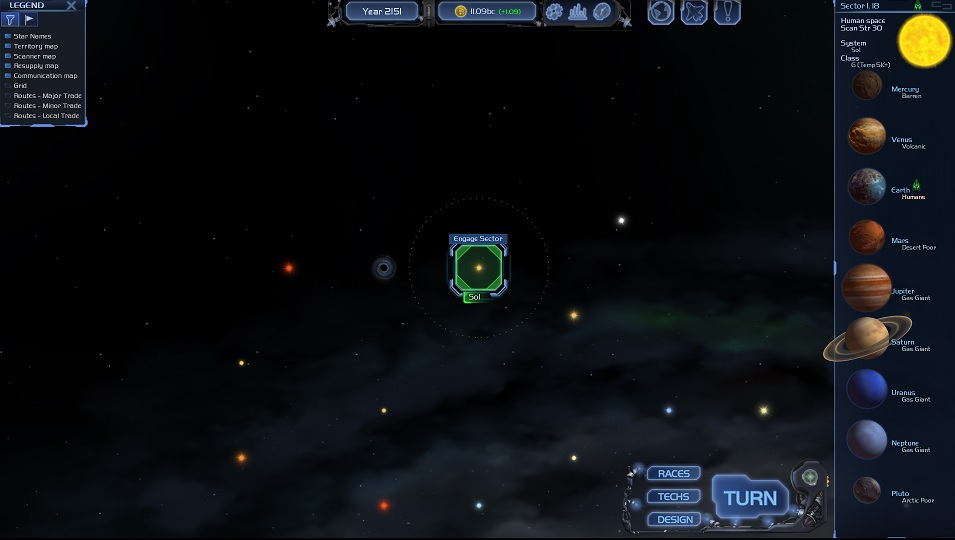This screenshot has height=540, width=955.
Task: Open the exclamation mark alerts icon
Action: pos(727,12)
